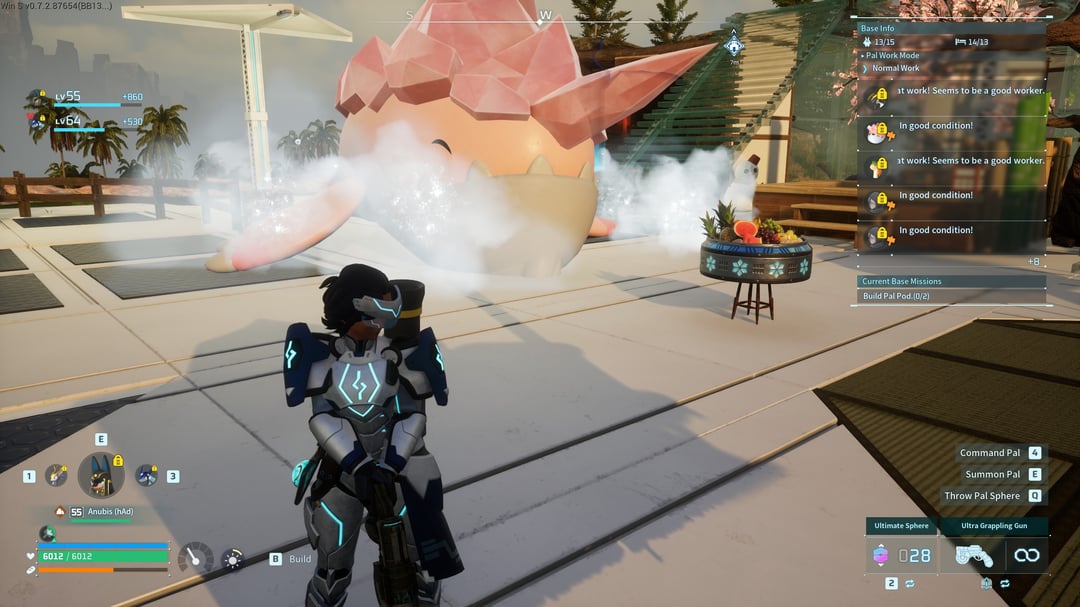Expand the +8 additional pal log entries
Screen dimensions: 1080x607
pos(1034,261)
